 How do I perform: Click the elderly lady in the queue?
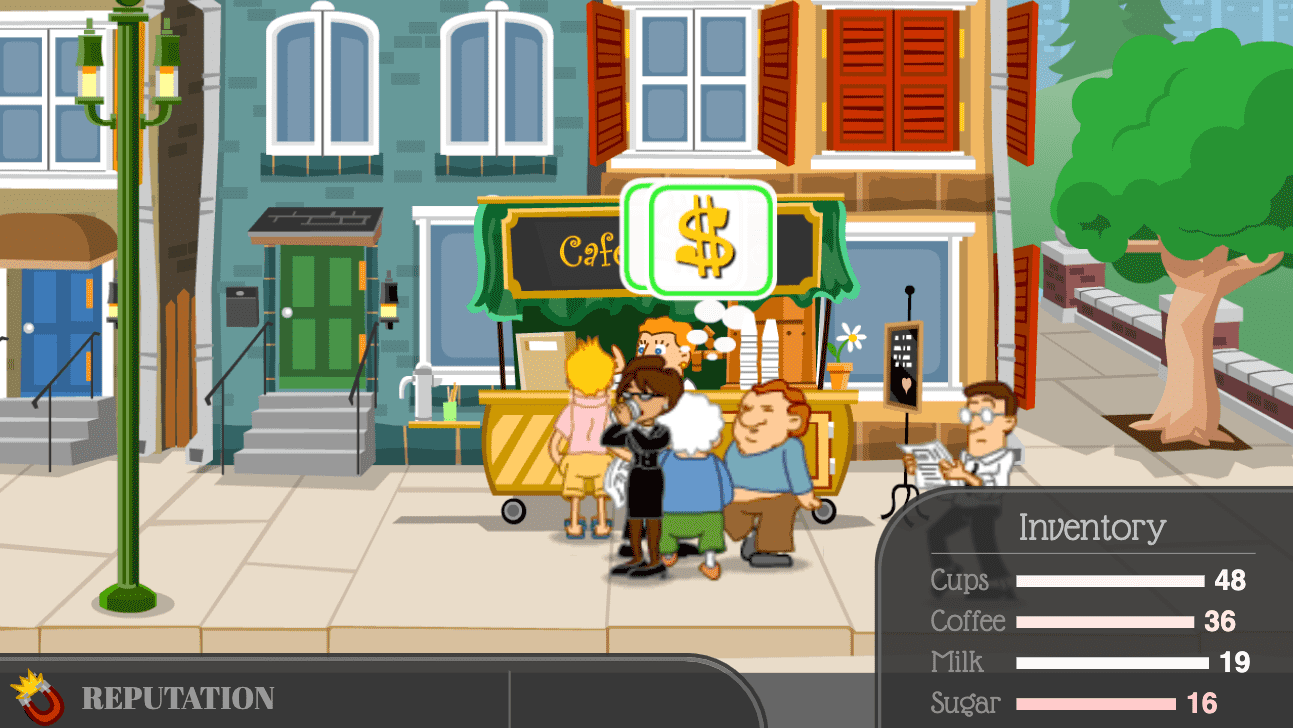(693, 460)
